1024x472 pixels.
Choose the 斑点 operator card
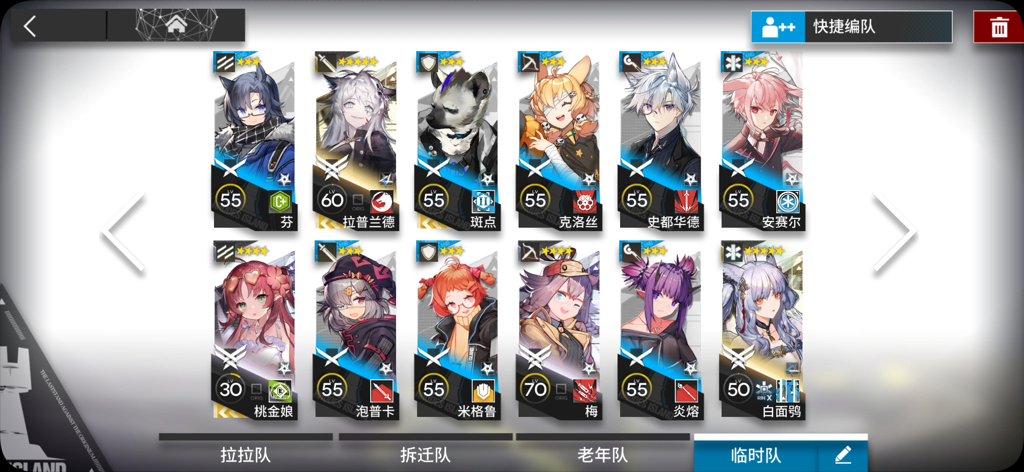pyautogui.click(x=456, y=140)
